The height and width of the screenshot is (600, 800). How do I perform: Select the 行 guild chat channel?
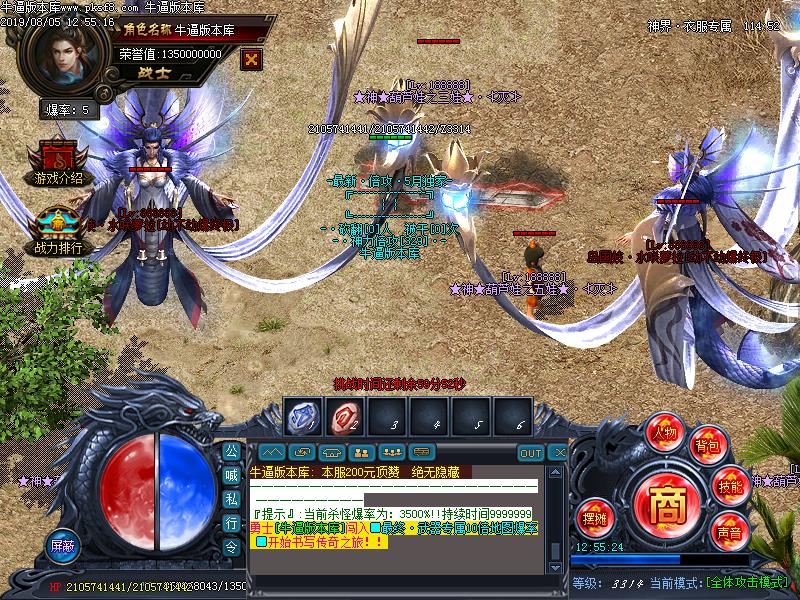tap(230, 523)
